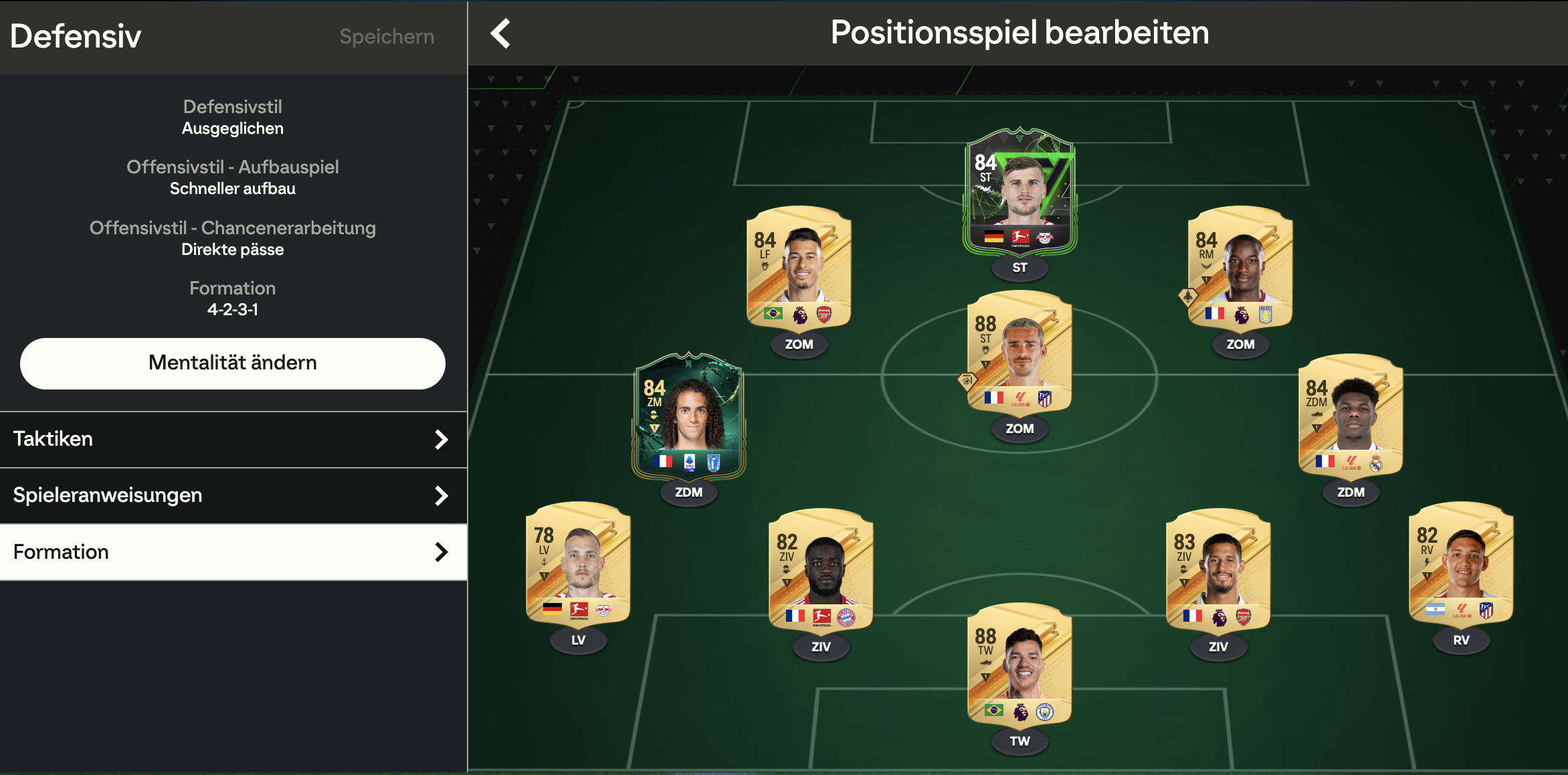1568x775 pixels.
Task: Click the Speichern save button
Action: click(x=387, y=36)
